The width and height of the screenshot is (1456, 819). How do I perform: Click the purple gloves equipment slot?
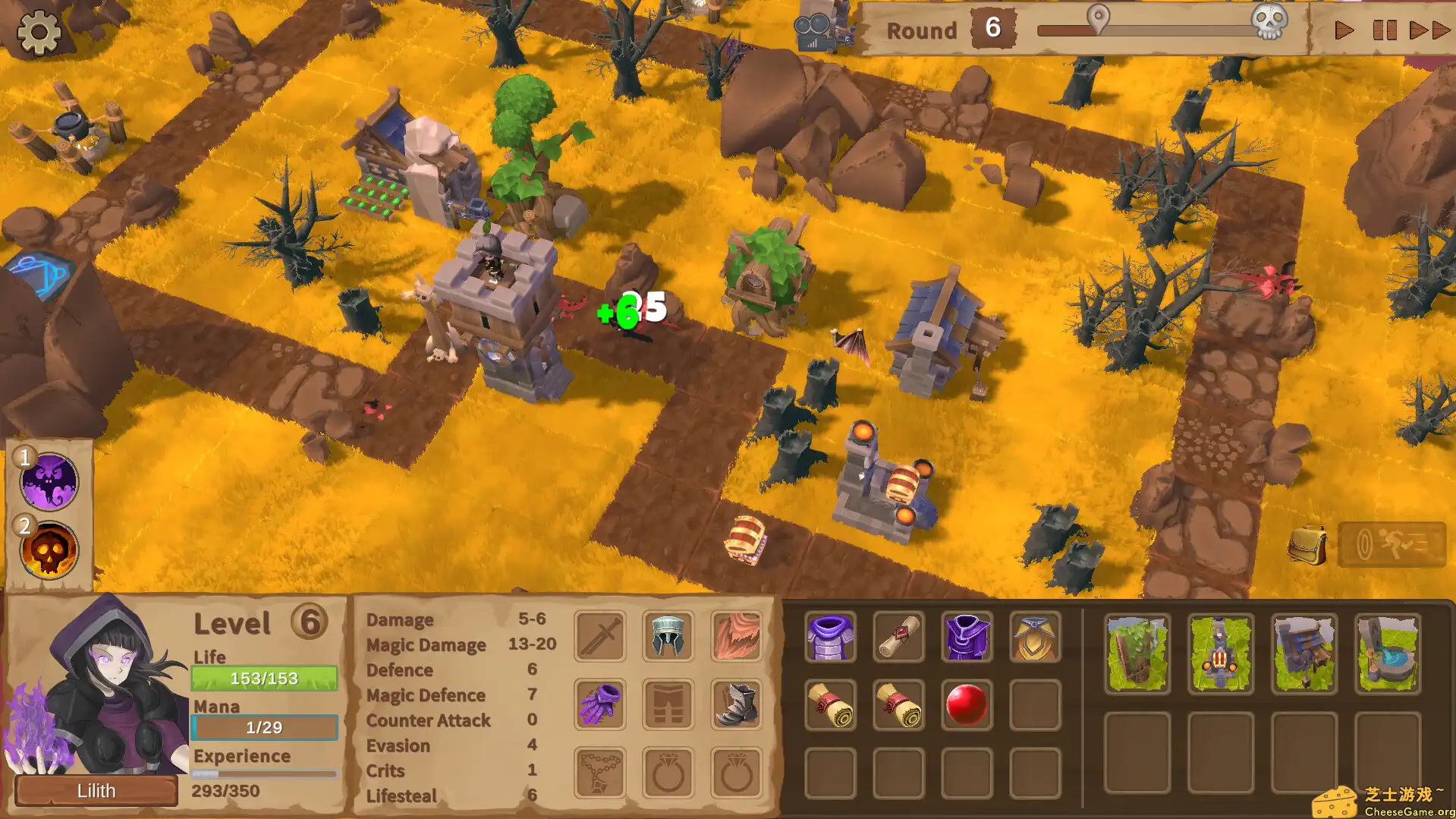(599, 704)
